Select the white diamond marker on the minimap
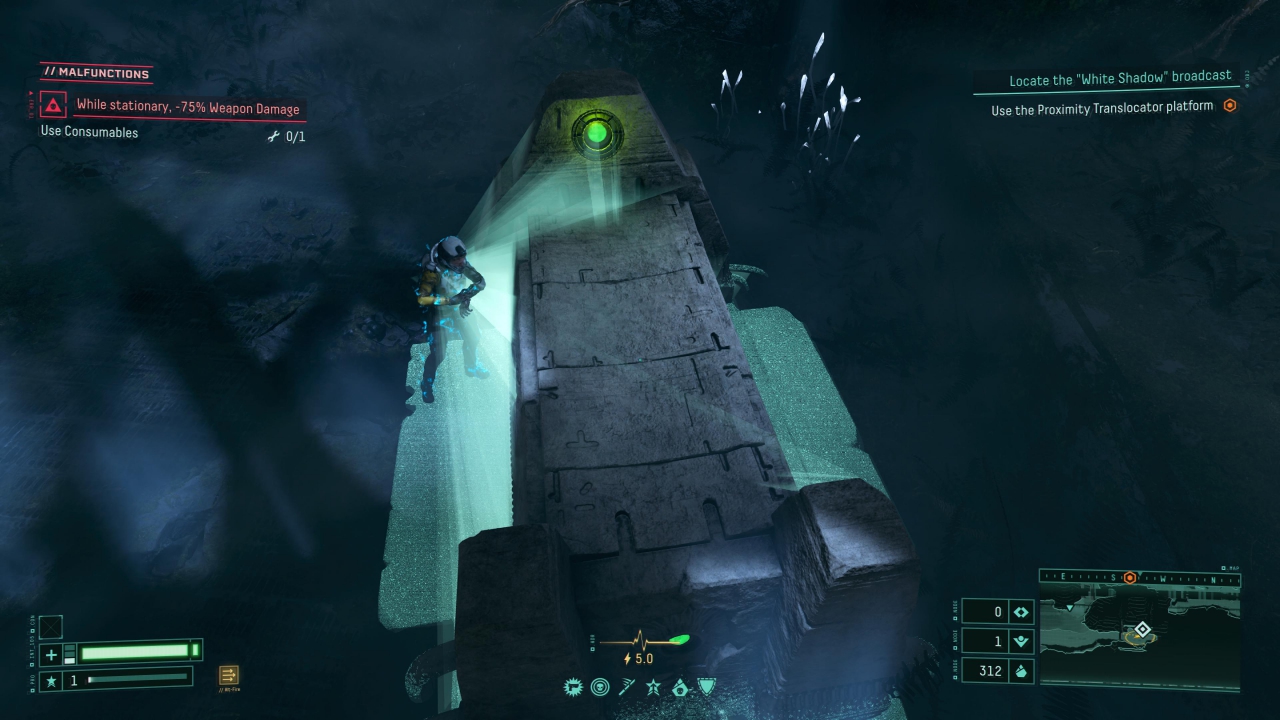 click(1142, 629)
